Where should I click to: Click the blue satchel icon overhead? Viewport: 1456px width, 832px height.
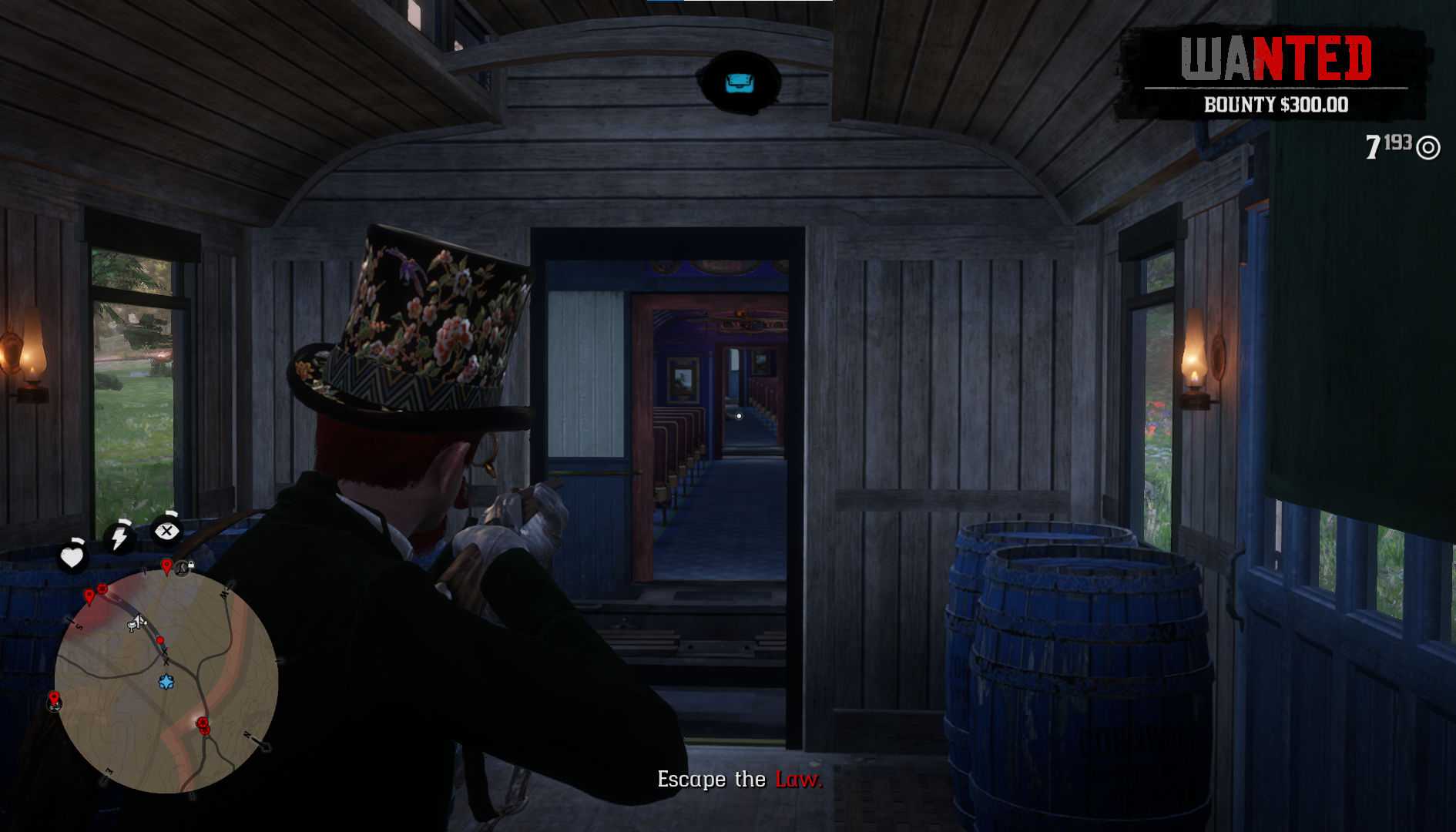[x=740, y=82]
